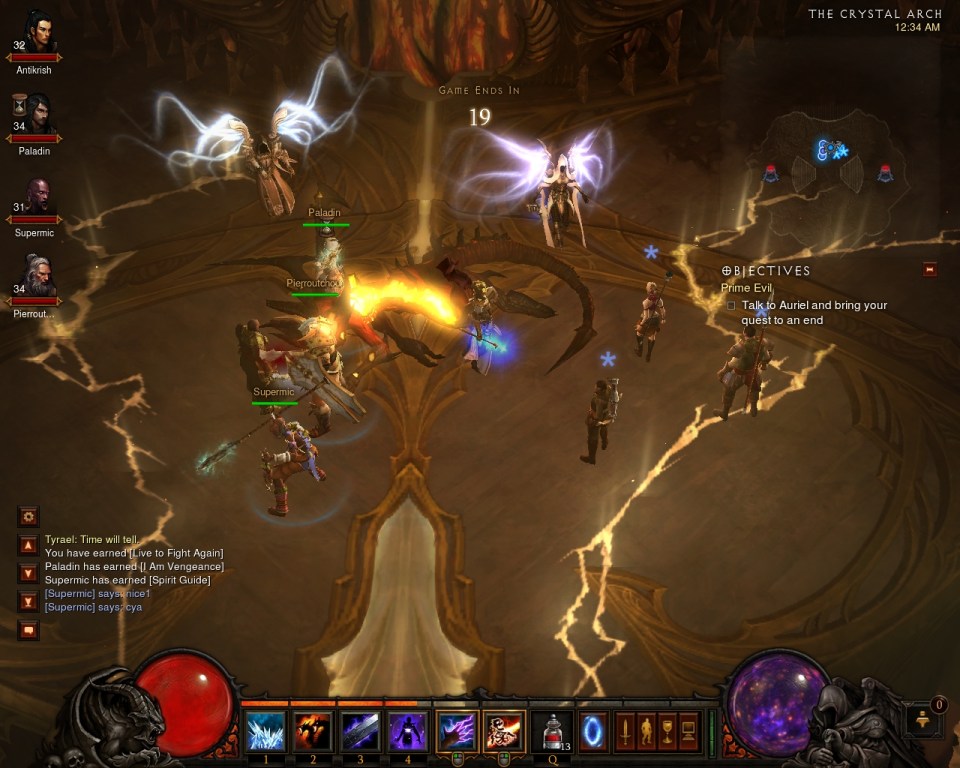
Task: Collapse the Objectives tracker
Action: [x=930, y=269]
